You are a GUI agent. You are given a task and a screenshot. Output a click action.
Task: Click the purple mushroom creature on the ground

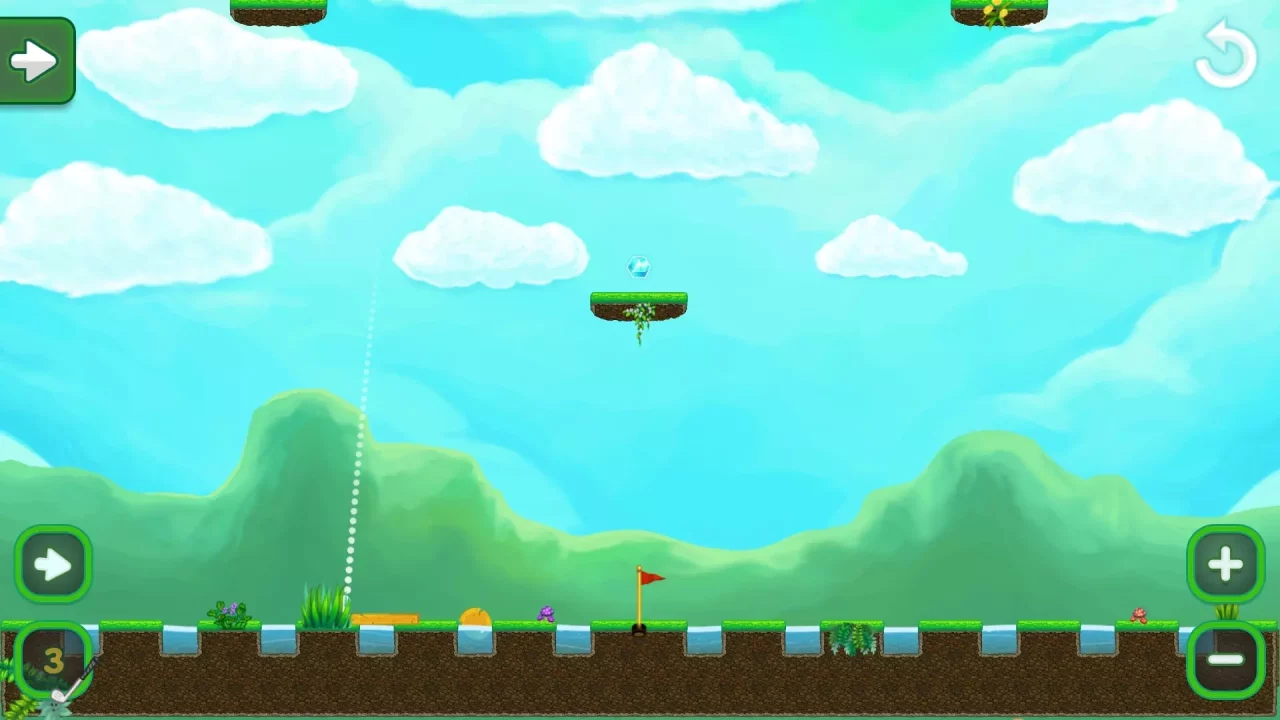click(x=547, y=614)
